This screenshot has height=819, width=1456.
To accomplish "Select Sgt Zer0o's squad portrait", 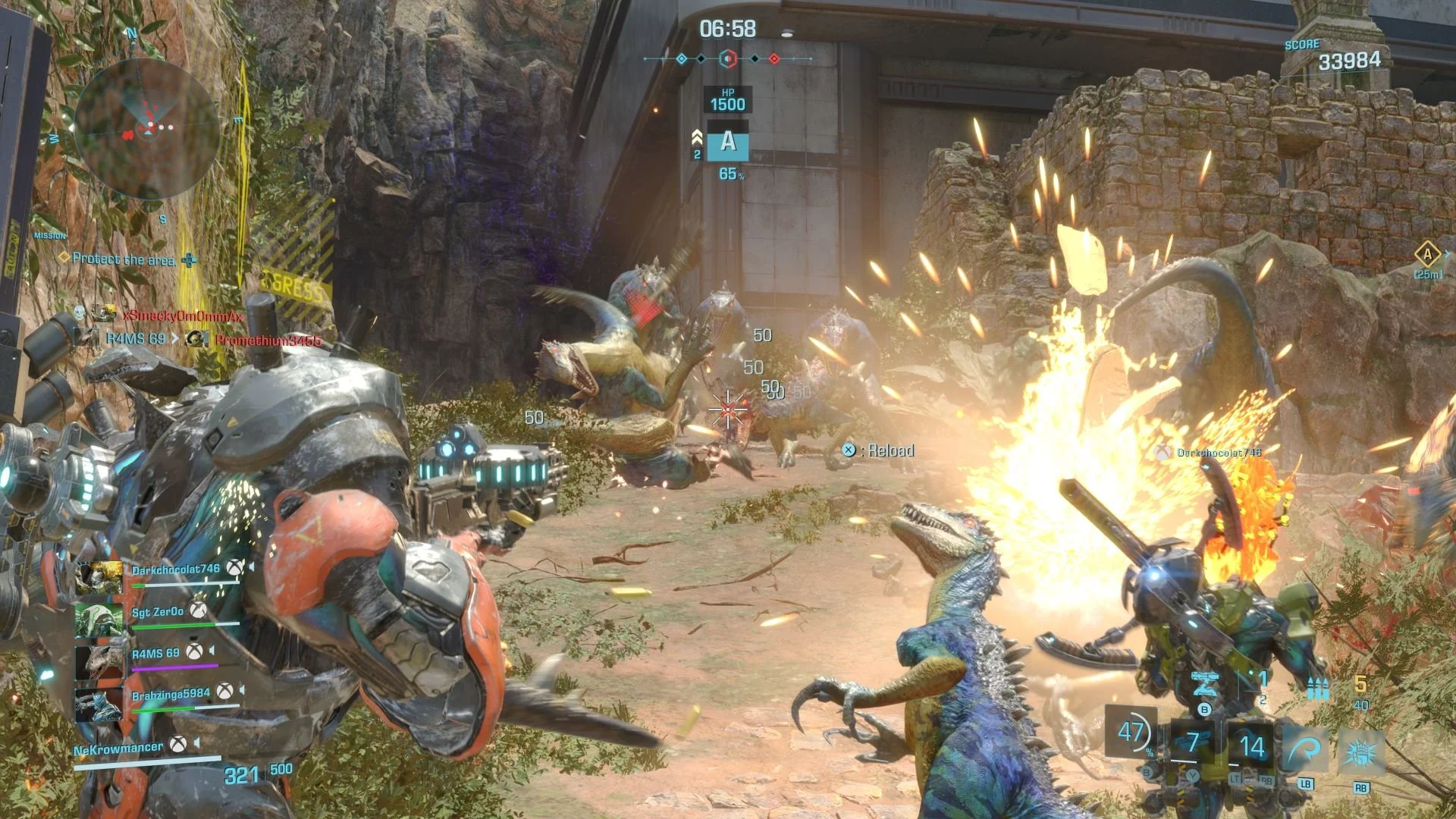I will pos(99,620).
